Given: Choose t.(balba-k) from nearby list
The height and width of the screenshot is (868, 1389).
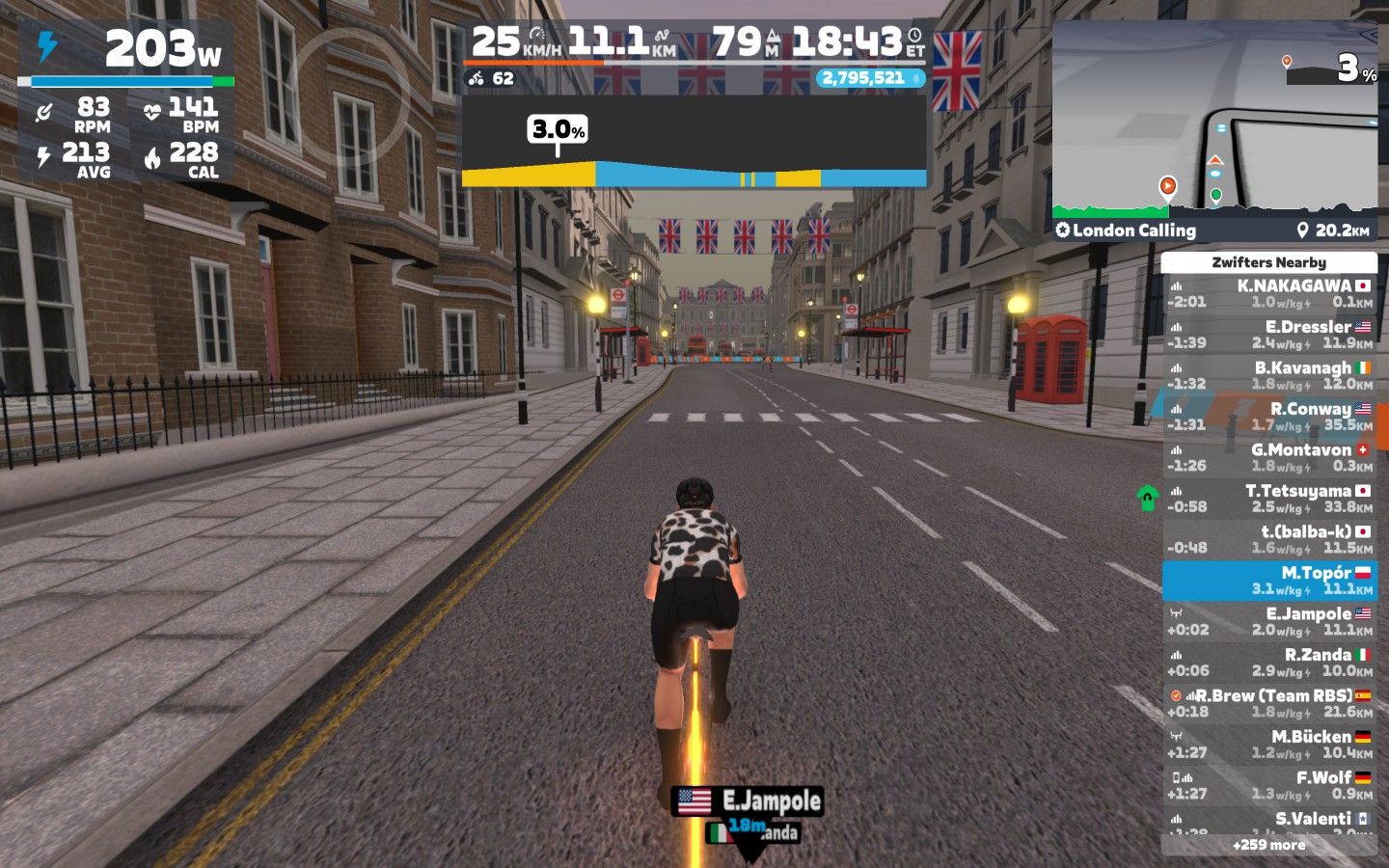Looking at the screenshot, I should click(1268, 539).
